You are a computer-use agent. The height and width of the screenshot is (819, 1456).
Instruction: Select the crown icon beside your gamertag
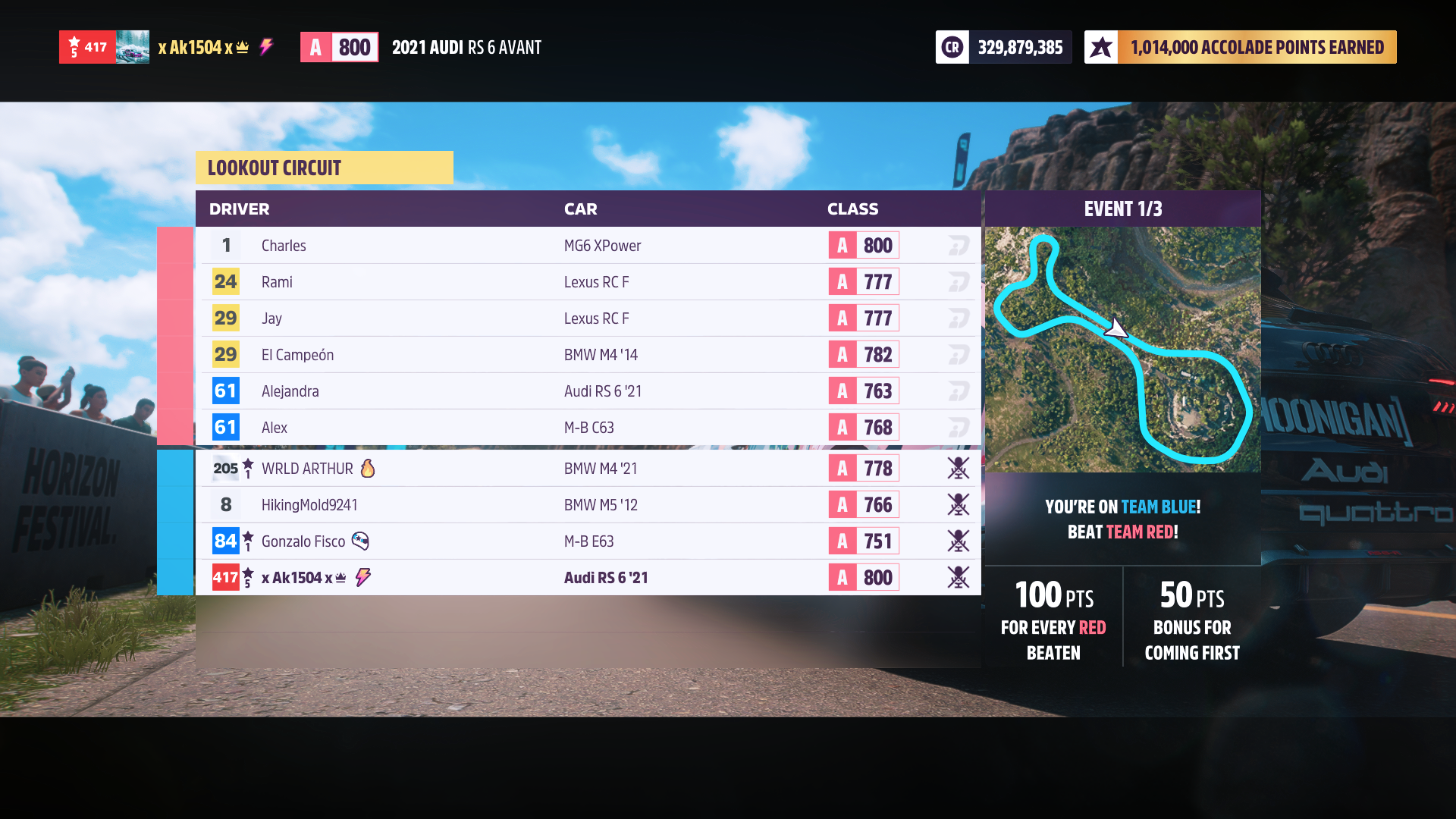(241, 46)
